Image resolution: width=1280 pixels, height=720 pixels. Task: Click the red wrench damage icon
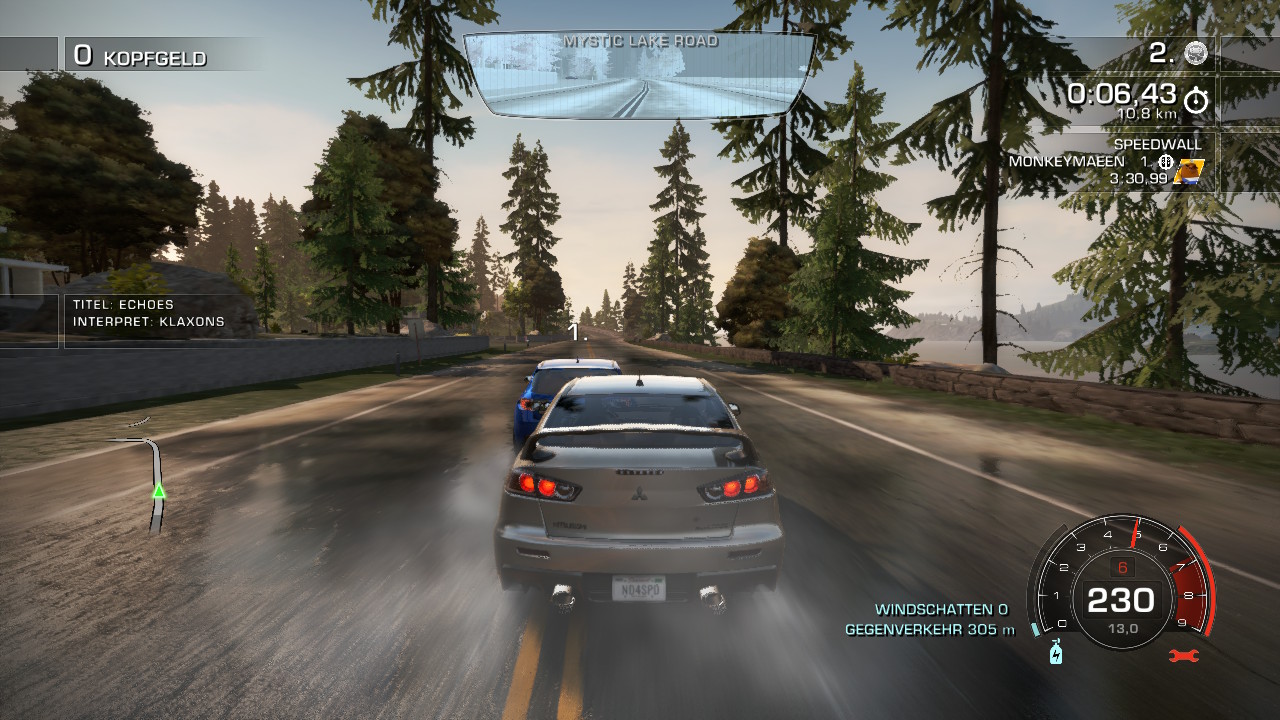tap(1183, 656)
